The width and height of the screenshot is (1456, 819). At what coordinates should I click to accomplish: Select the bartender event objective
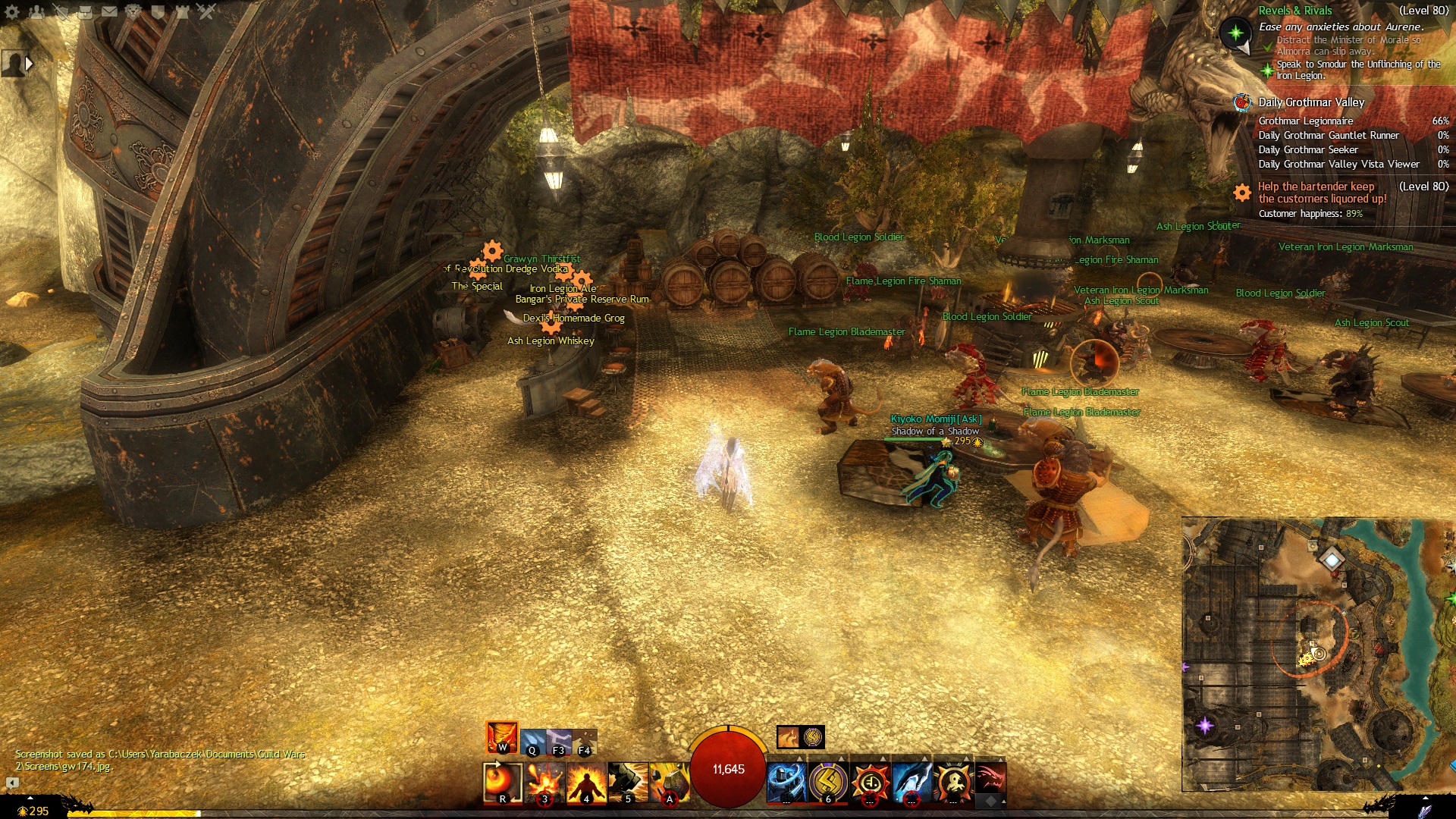(x=1316, y=193)
